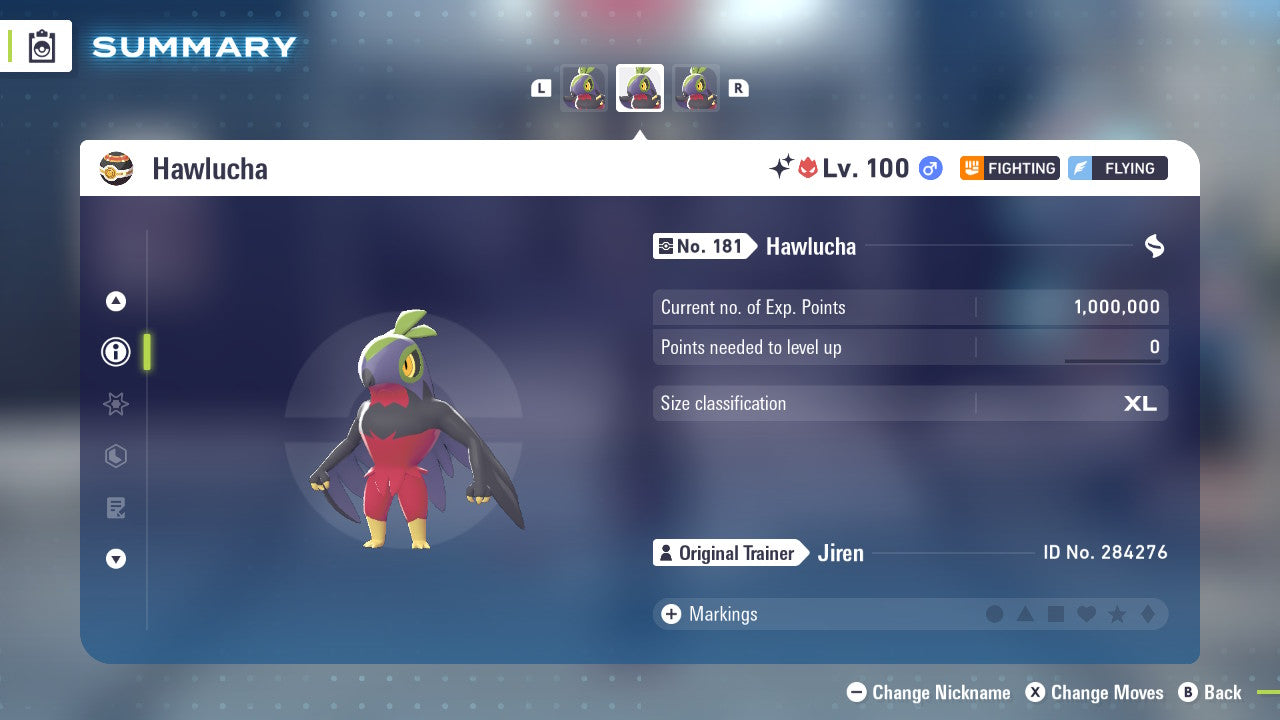Select the Info summary page icon
Image resolution: width=1280 pixels, height=720 pixels.
pos(115,352)
